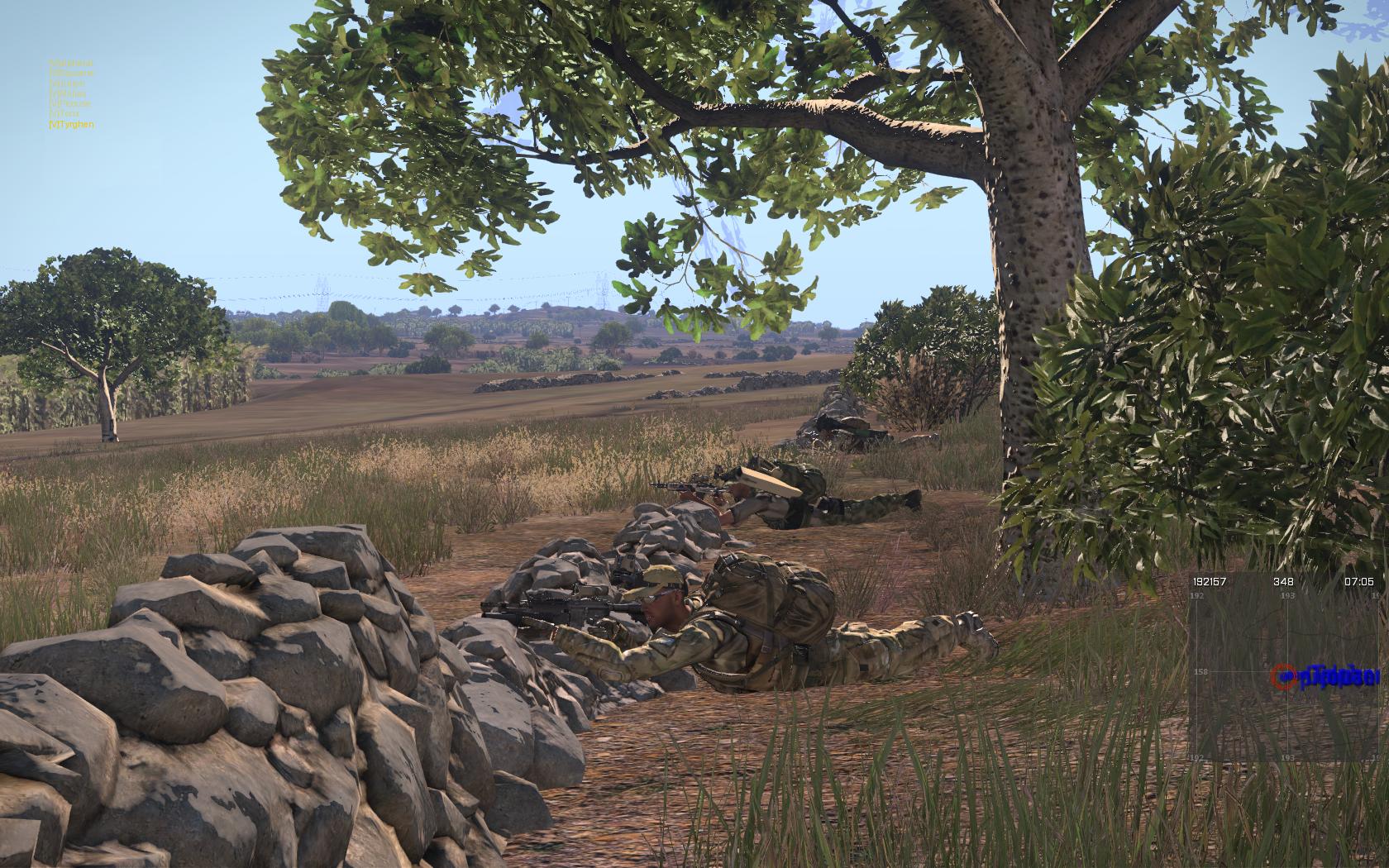The width and height of the screenshot is (1389, 868).
Task: Click the clock display showing 07:05
Action: (1359, 581)
